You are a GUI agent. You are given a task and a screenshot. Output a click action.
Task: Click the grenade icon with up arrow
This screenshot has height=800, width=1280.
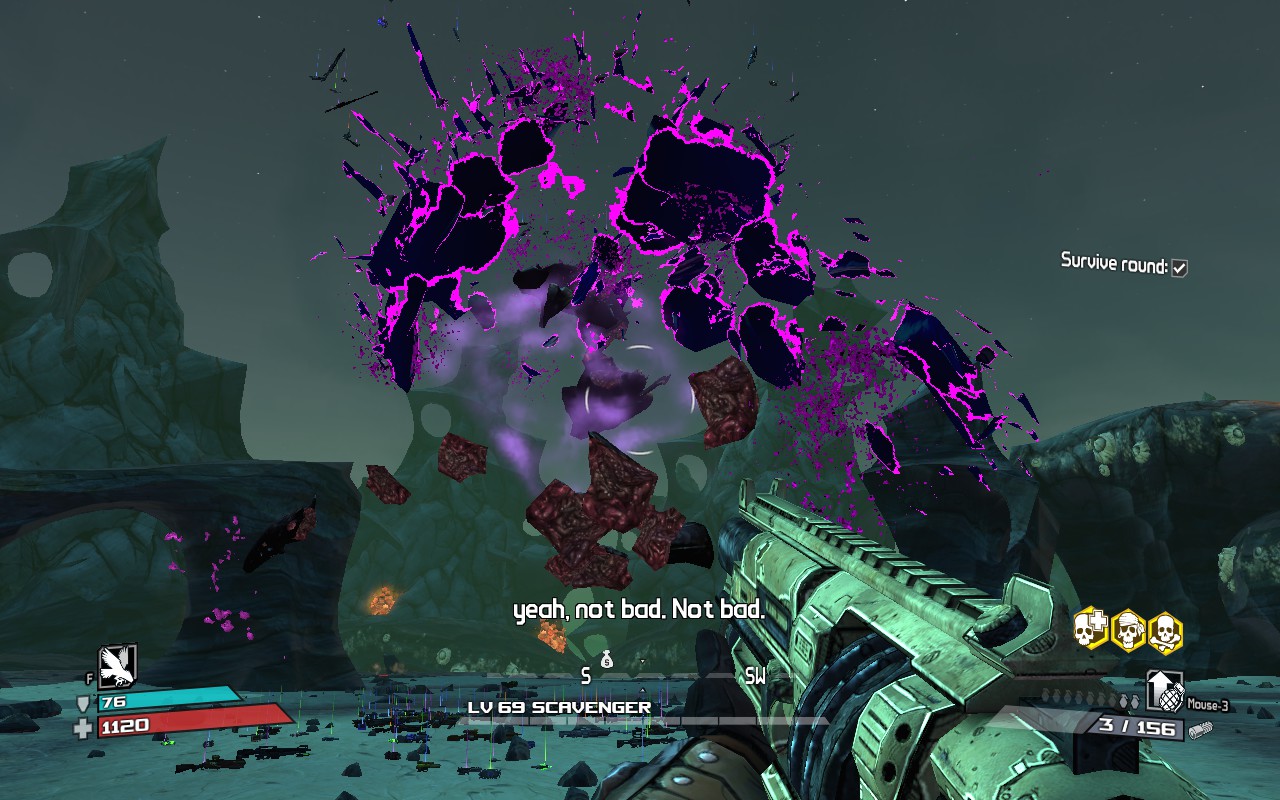click(1164, 690)
